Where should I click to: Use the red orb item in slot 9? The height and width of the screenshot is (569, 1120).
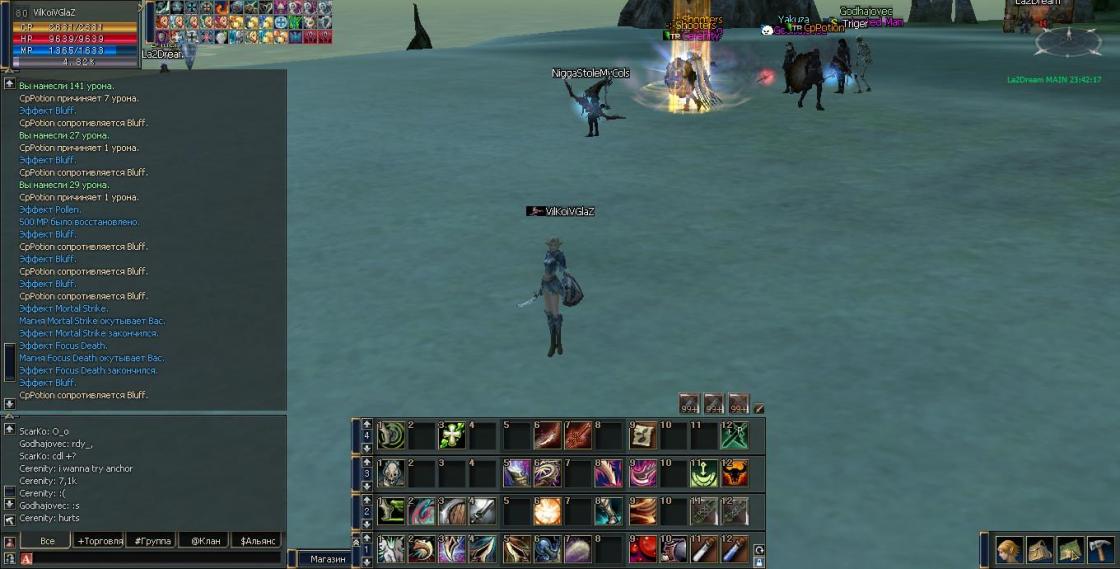pyautogui.click(x=642, y=548)
